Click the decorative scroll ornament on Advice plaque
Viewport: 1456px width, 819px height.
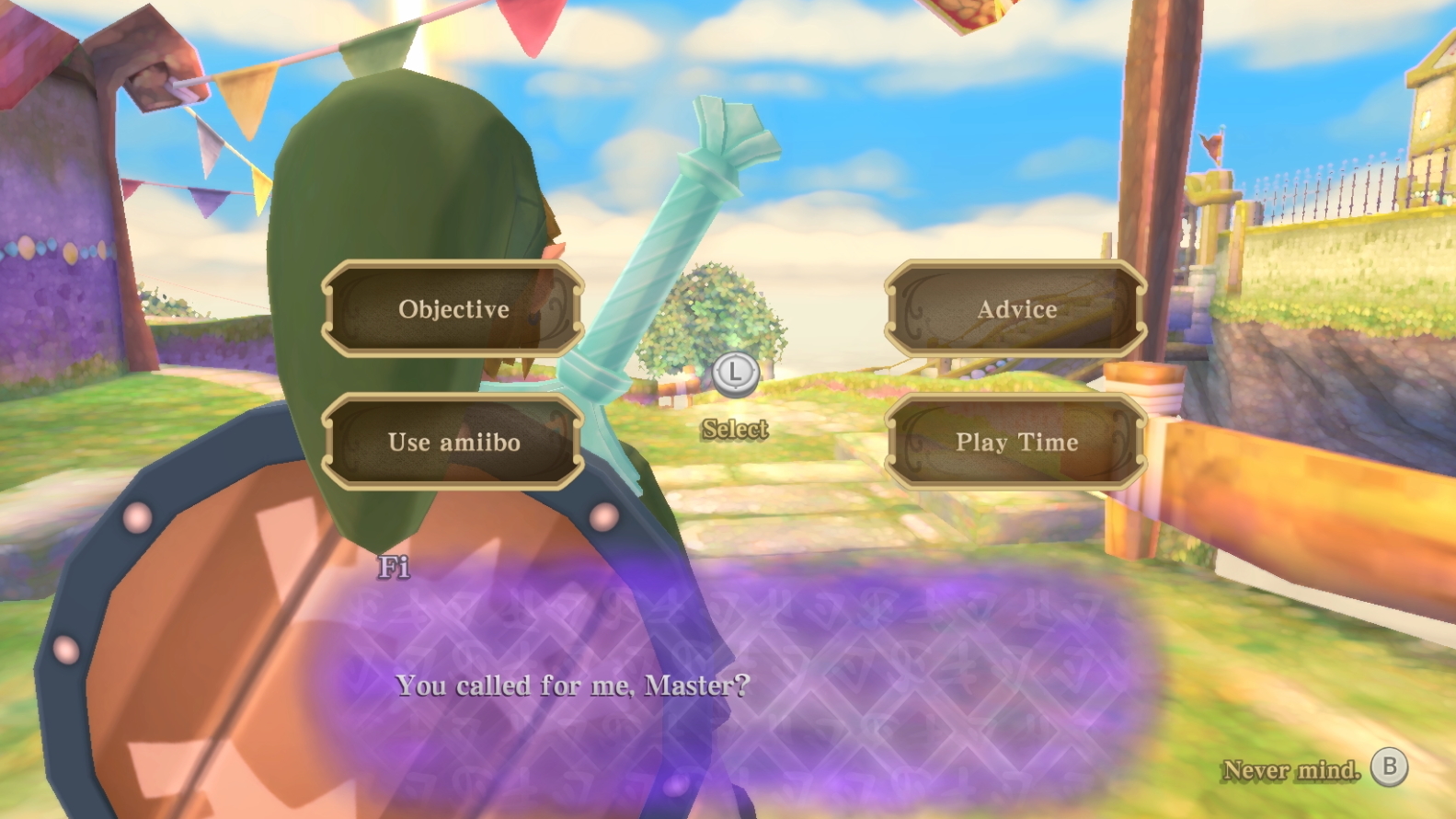pyautogui.click(x=916, y=309)
